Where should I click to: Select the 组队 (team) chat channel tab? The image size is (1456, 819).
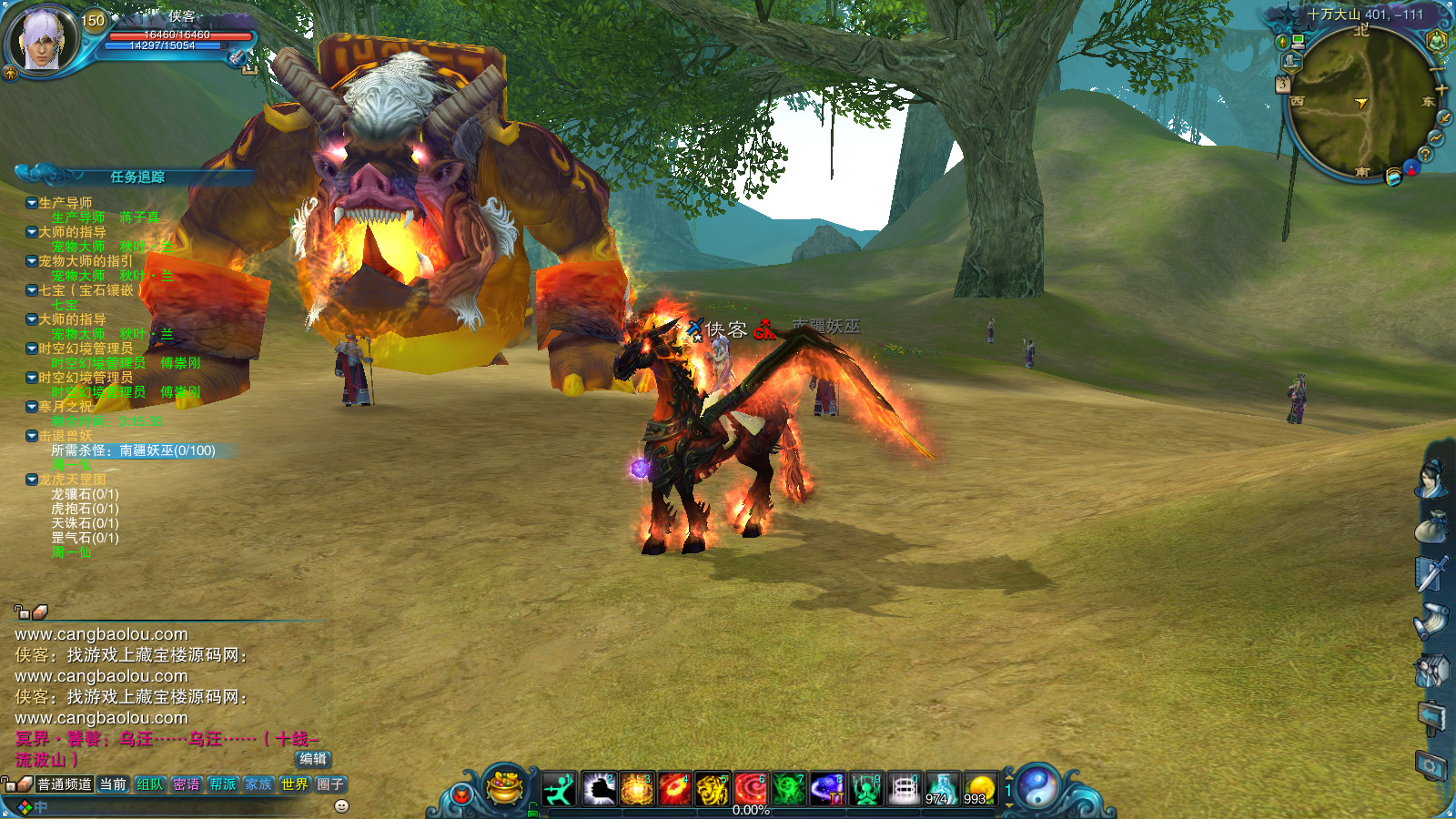pos(150,784)
